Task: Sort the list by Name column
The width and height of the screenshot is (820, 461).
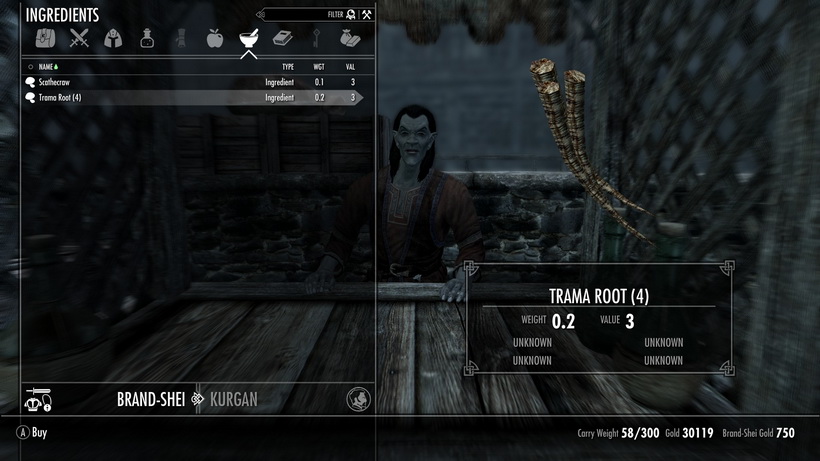Action: coord(48,67)
